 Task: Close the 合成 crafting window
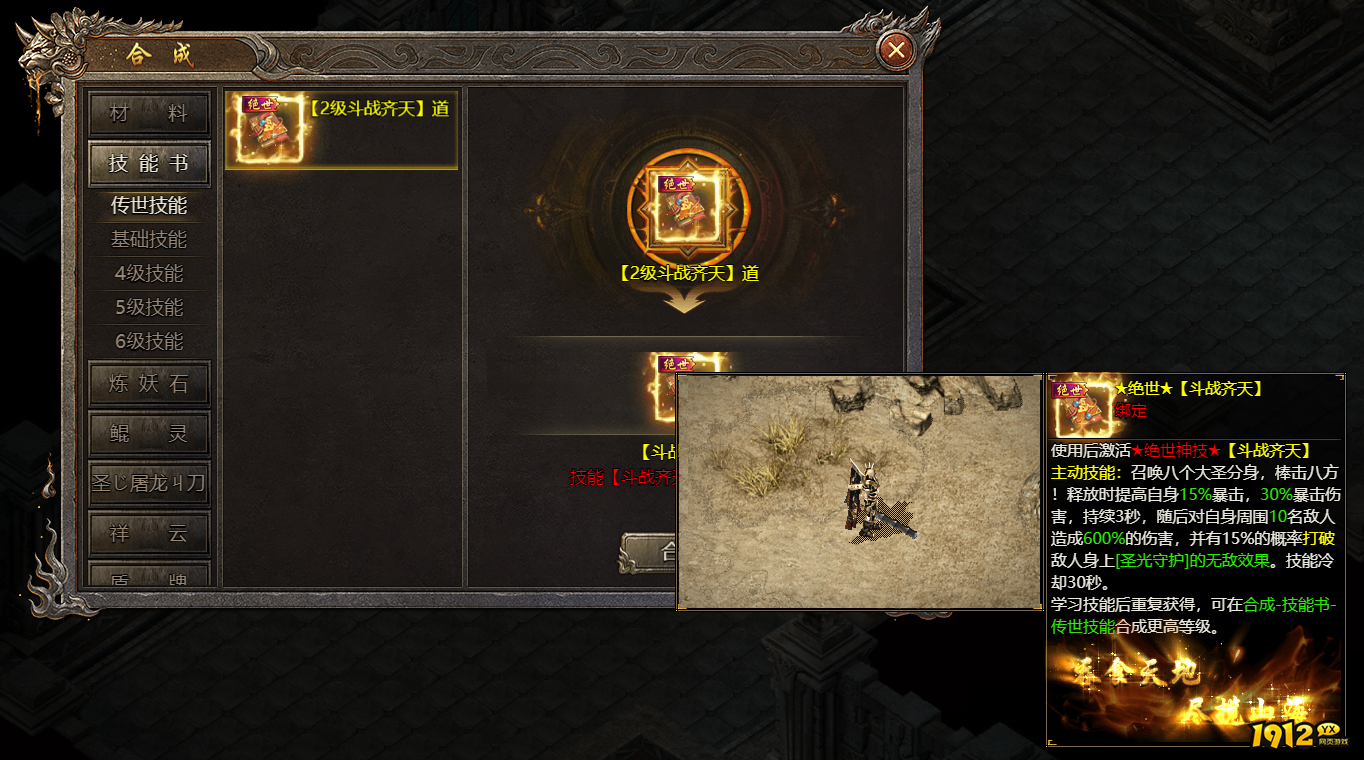click(897, 49)
